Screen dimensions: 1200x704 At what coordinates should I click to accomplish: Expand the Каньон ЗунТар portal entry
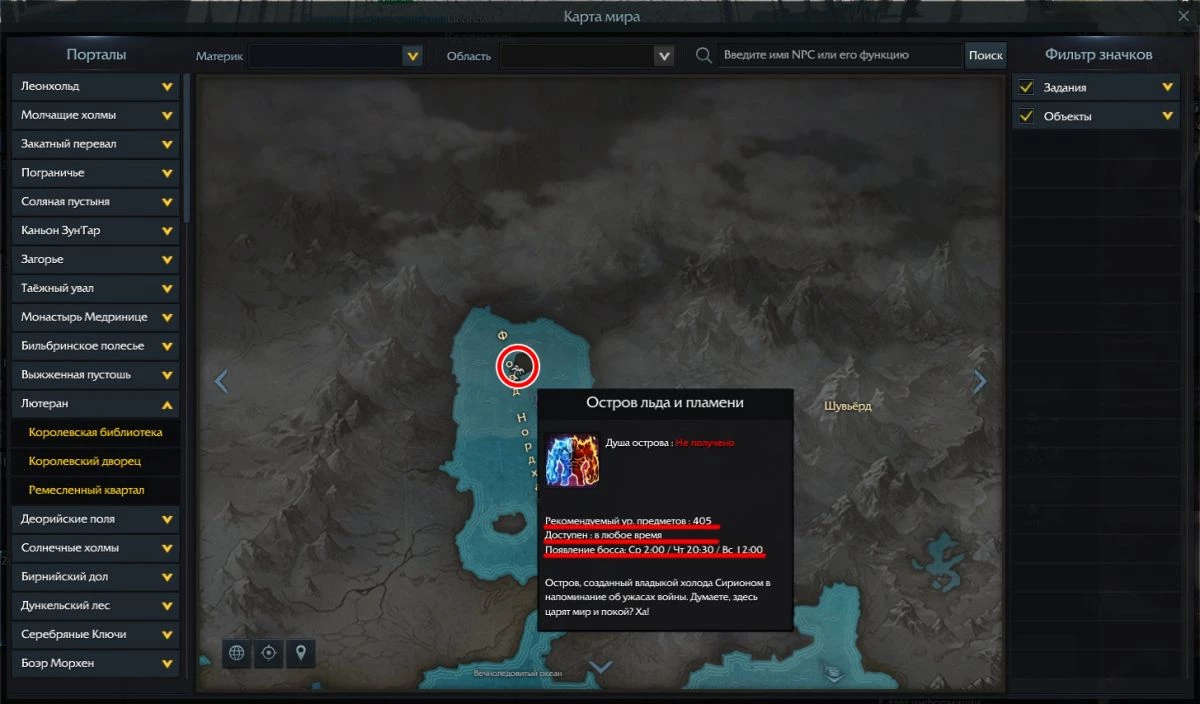[167, 231]
